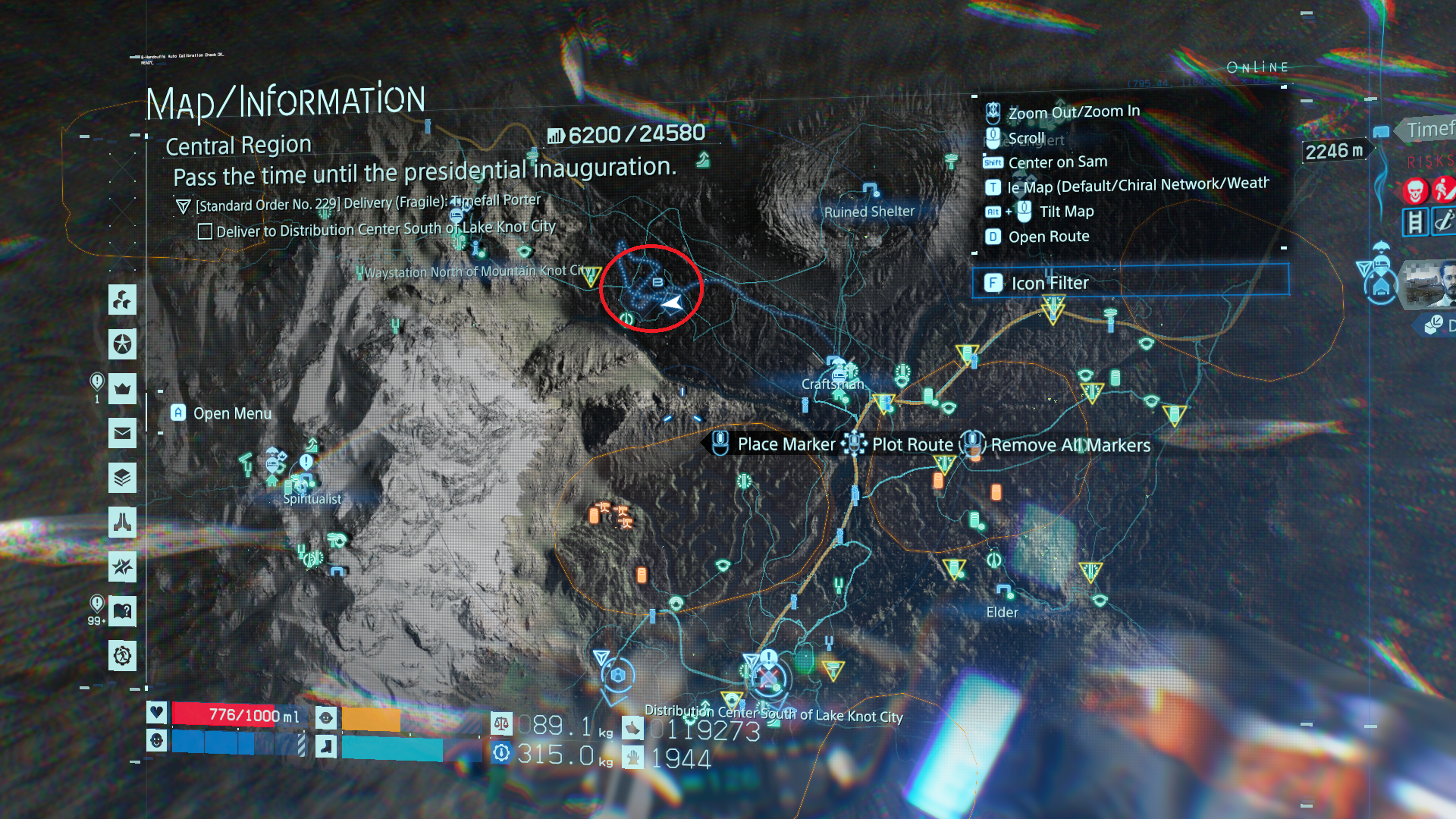Select the praying hands sidebar icon
Image resolution: width=1456 pixels, height=819 pixels.
click(122, 522)
